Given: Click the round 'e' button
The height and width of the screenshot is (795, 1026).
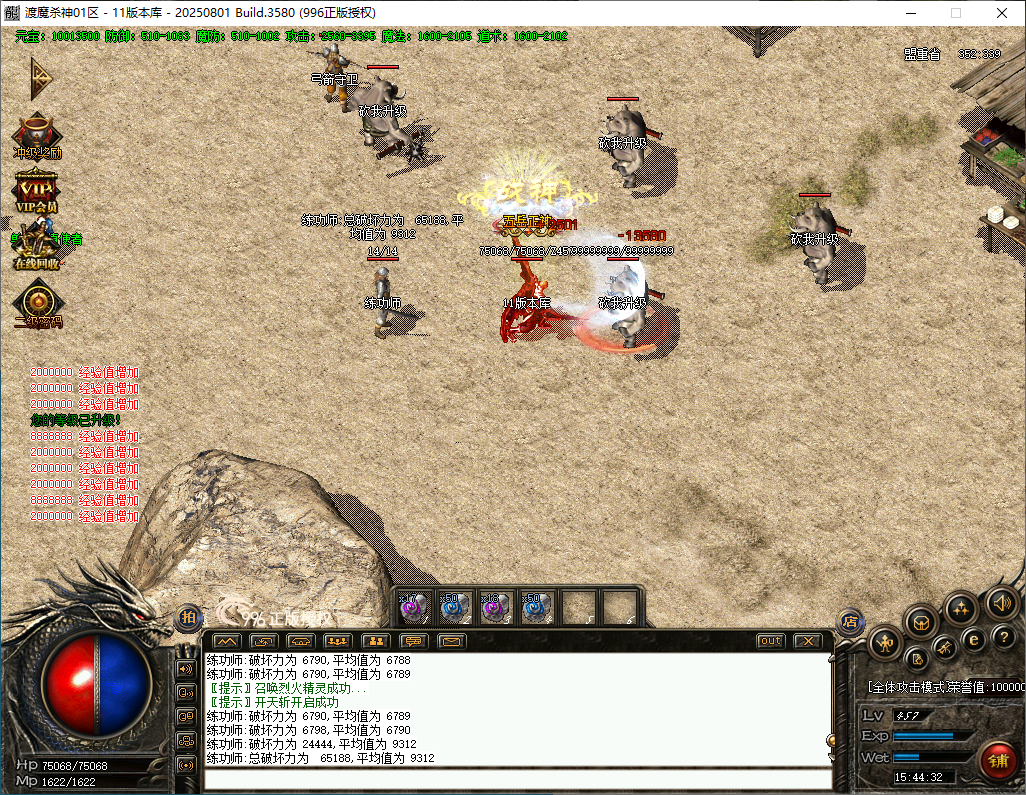Looking at the screenshot, I should (x=973, y=640).
